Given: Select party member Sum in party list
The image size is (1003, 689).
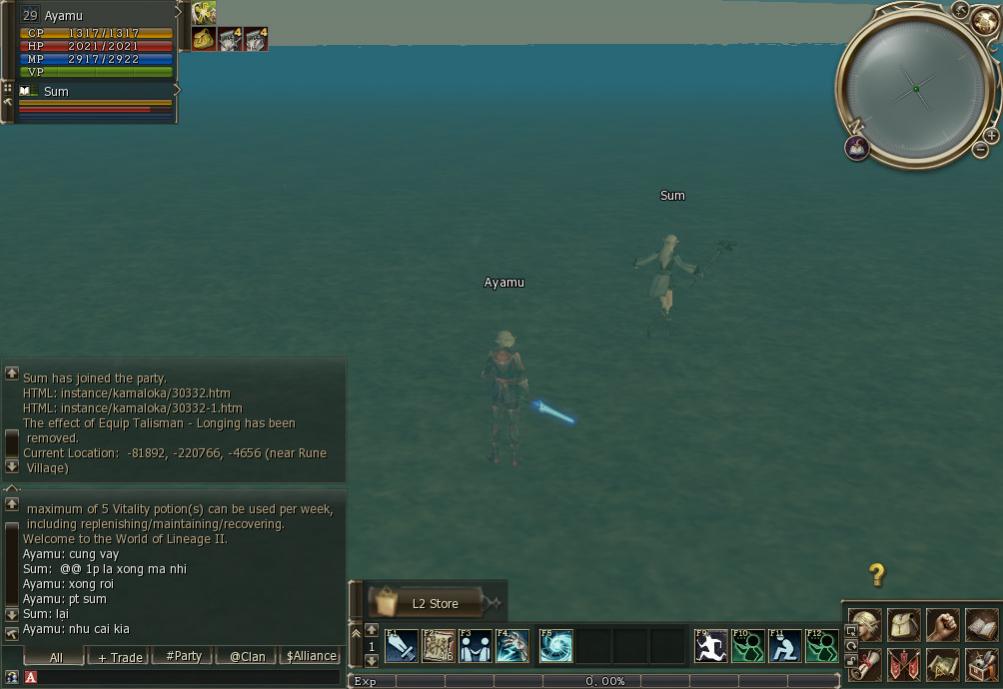Looking at the screenshot, I should pyautogui.click(x=56, y=92).
